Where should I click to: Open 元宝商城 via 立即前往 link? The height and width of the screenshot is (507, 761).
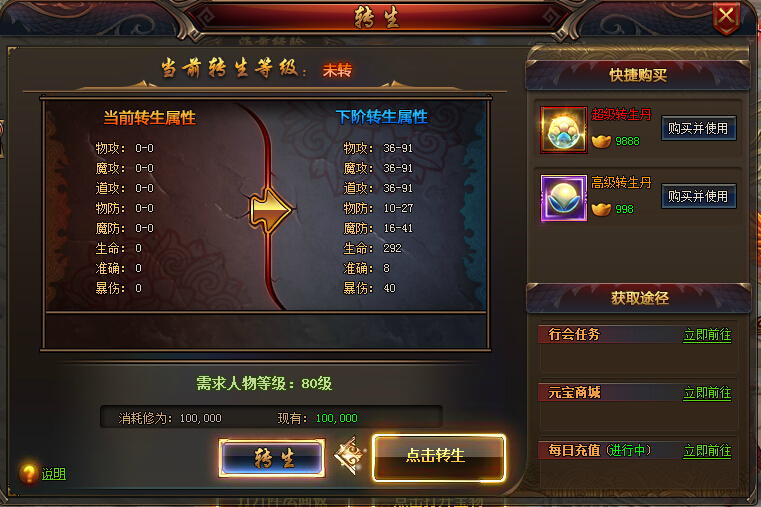pos(707,393)
